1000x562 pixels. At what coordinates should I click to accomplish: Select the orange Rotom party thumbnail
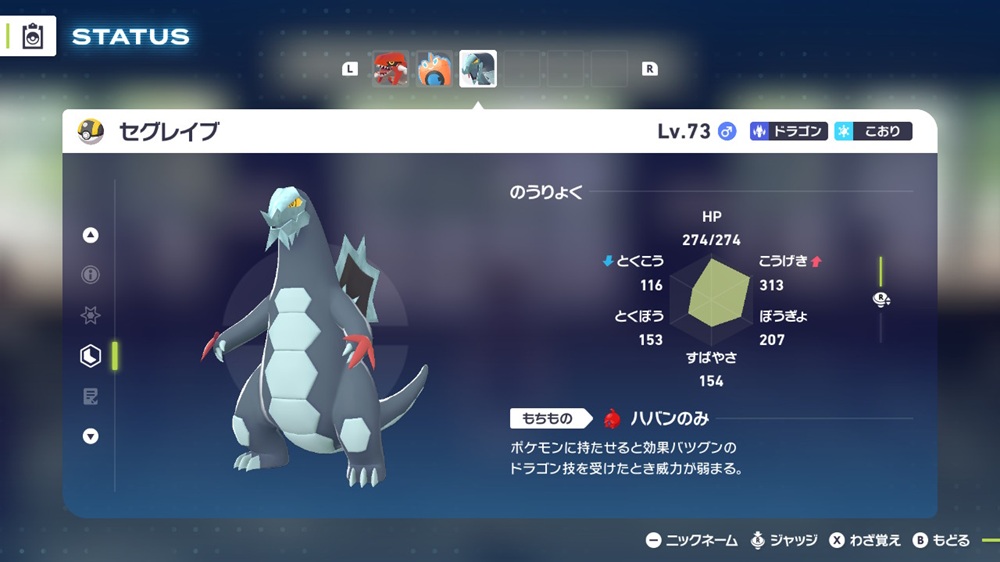click(434, 69)
